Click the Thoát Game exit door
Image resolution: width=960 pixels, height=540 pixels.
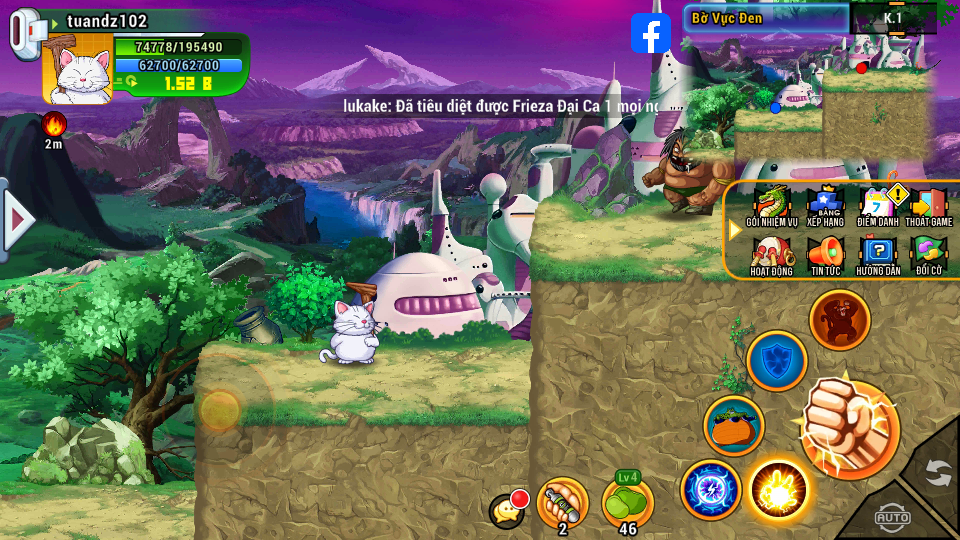click(929, 206)
